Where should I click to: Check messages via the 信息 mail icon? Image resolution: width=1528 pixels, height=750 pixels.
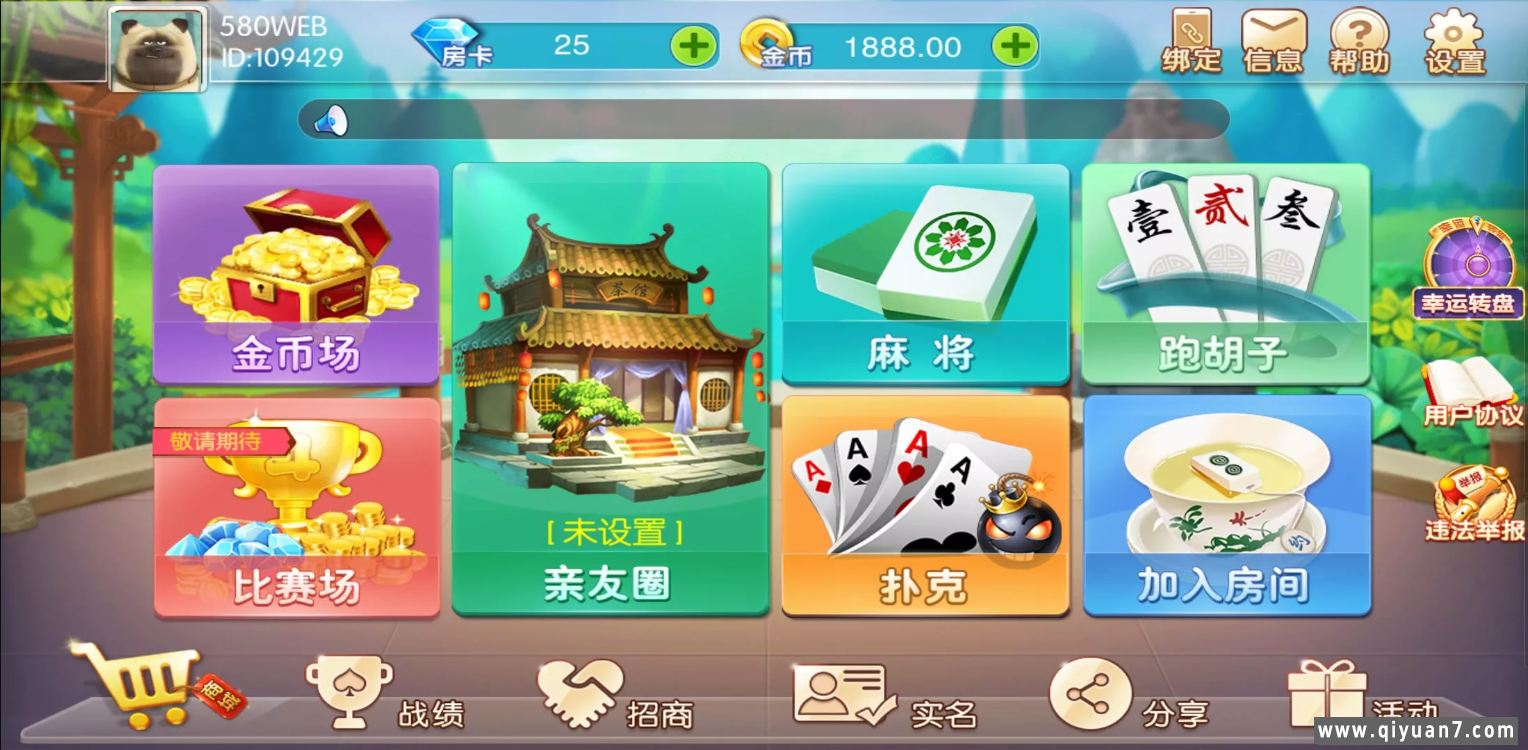point(1272,42)
